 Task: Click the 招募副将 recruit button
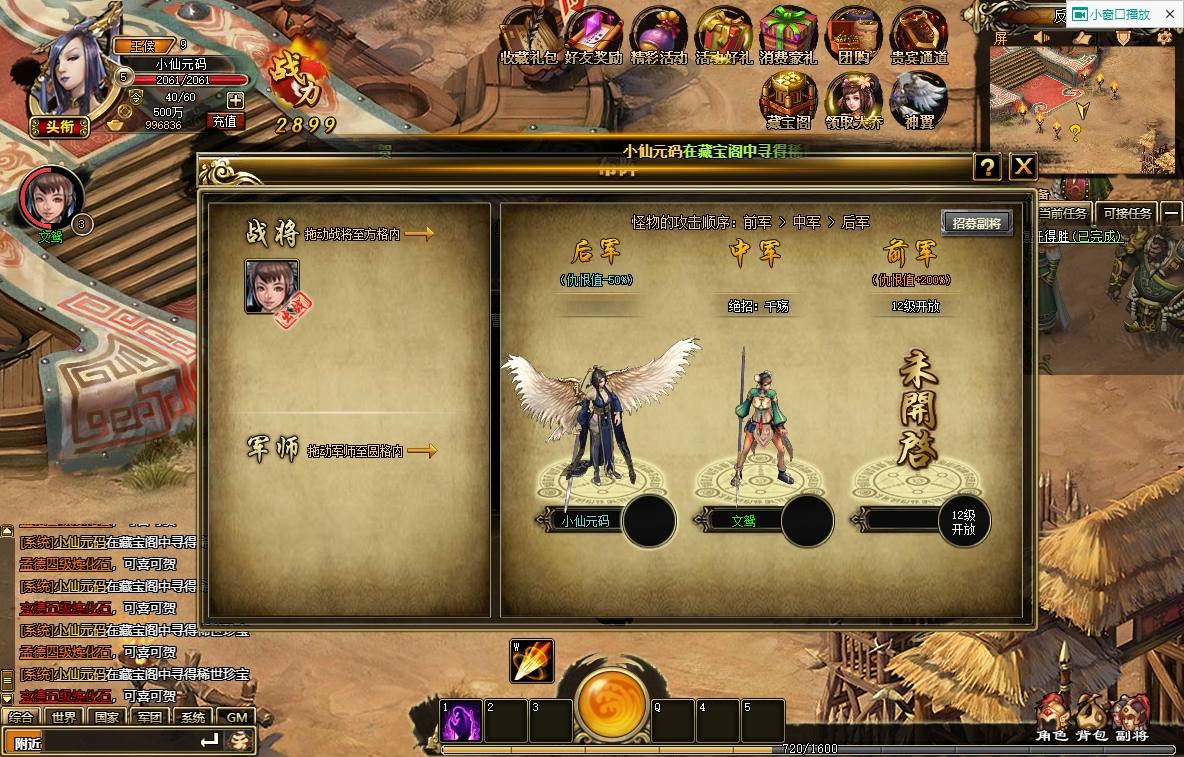point(976,223)
